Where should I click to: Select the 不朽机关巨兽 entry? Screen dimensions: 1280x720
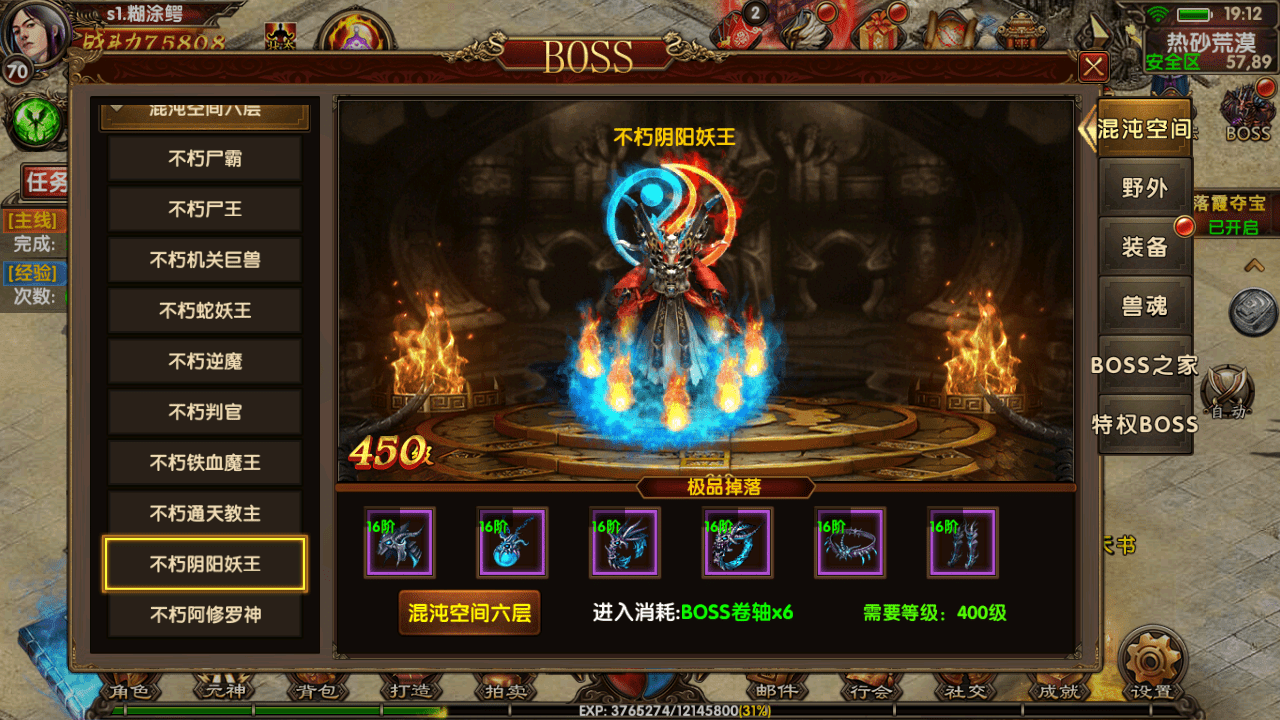[x=205, y=260]
